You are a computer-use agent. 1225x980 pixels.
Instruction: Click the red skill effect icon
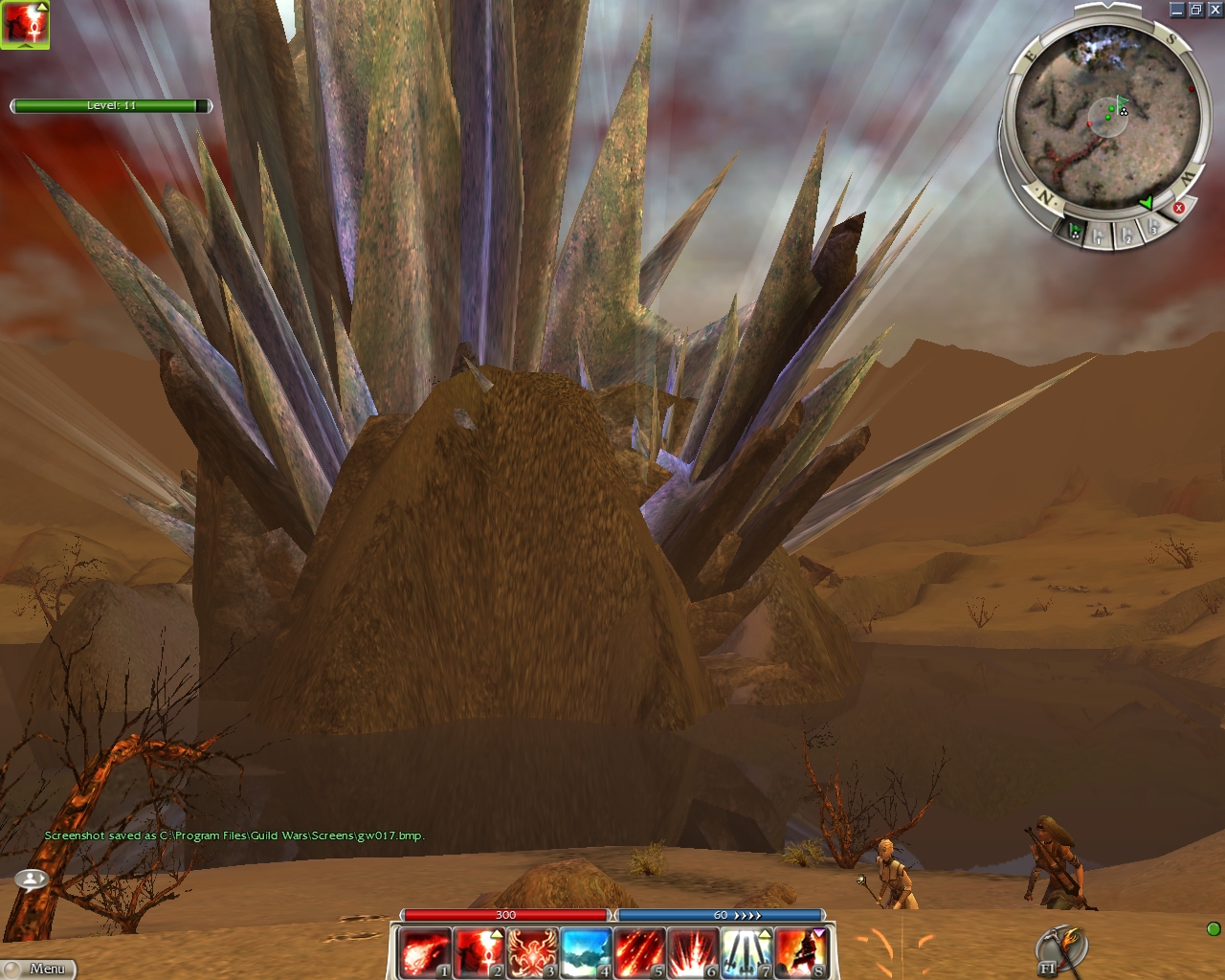coord(25,25)
